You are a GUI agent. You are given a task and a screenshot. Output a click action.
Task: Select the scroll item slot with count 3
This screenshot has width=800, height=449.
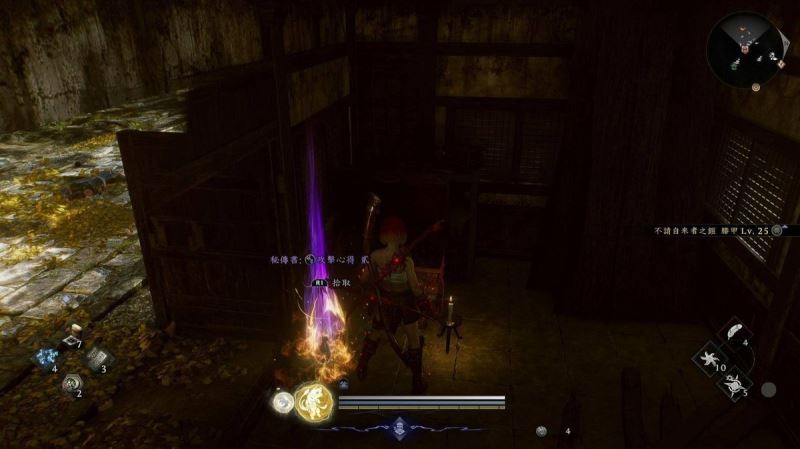98,358
